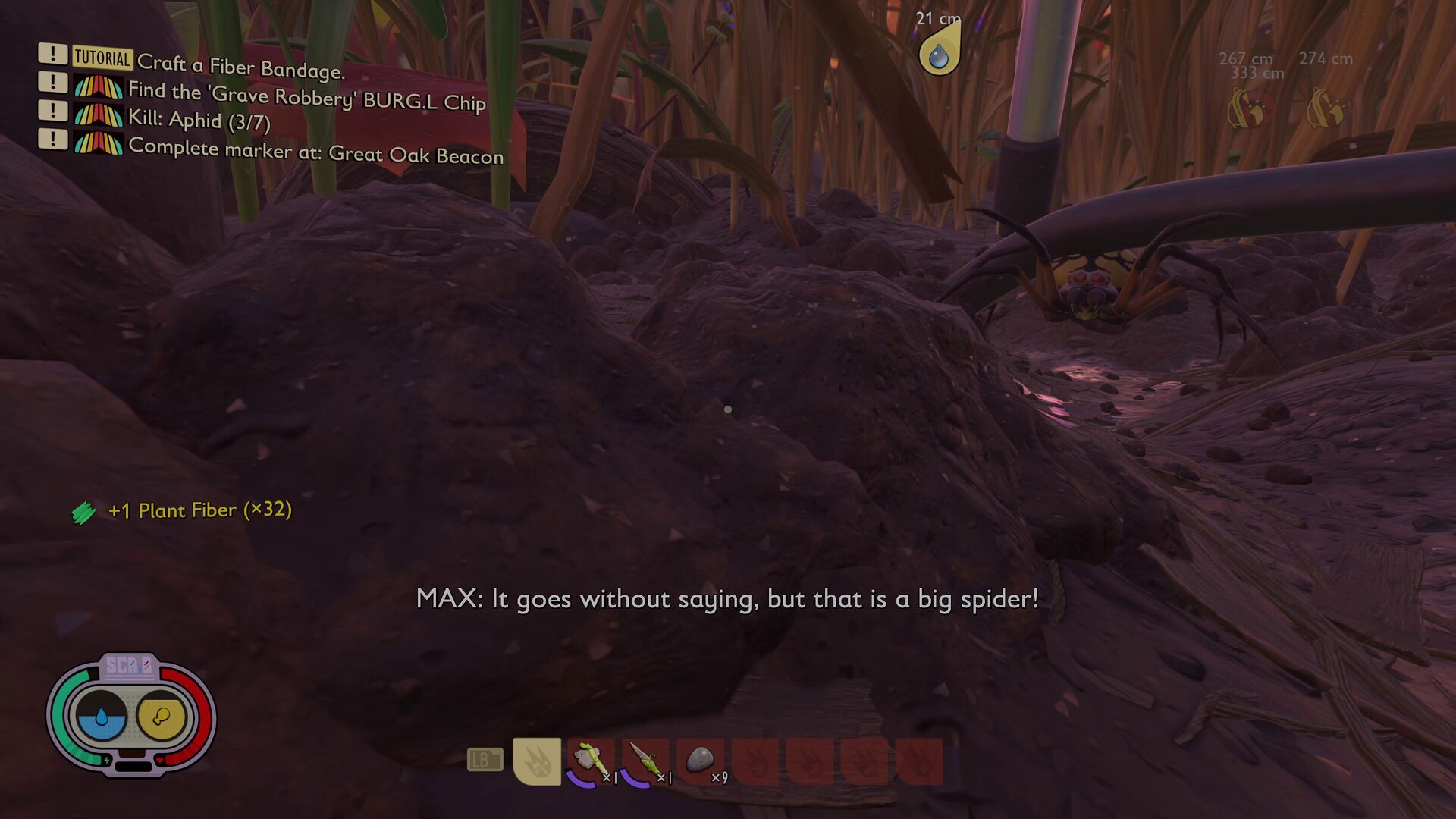Image resolution: width=1456 pixels, height=819 pixels.
Task: Click the hunger drumstick gauge
Action: pos(161,716)
